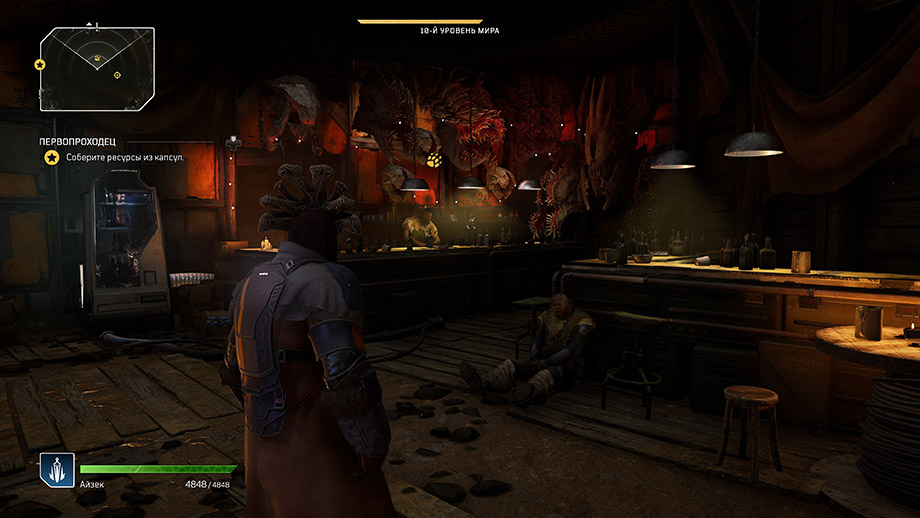The height and width of the screenshot is (518, 920).
Task: Open the minimap in the corner
Action: 97,68
